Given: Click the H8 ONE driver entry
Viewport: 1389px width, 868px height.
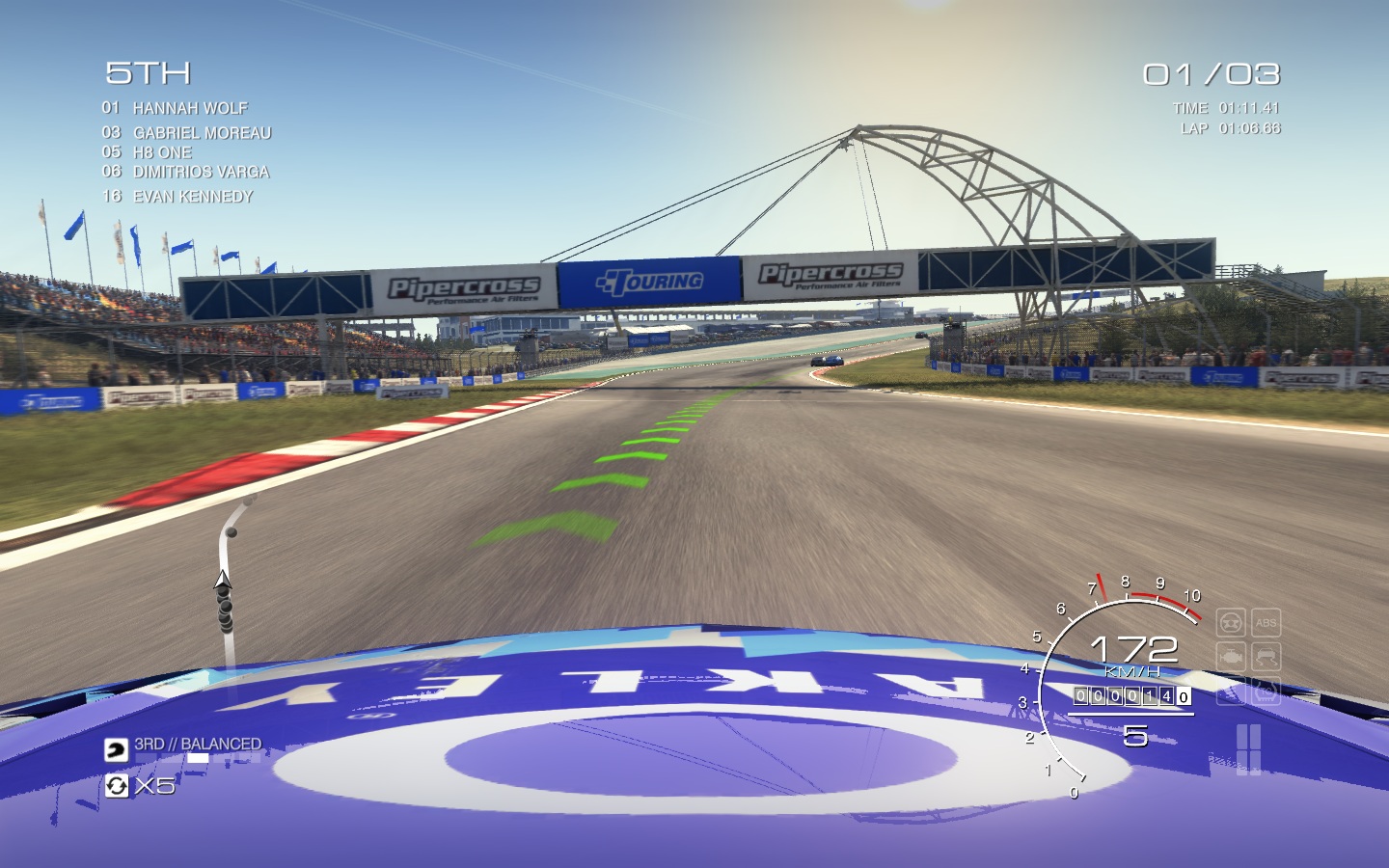Looking at the screenshot, I should pyautogui.click(x=162, y=152).
